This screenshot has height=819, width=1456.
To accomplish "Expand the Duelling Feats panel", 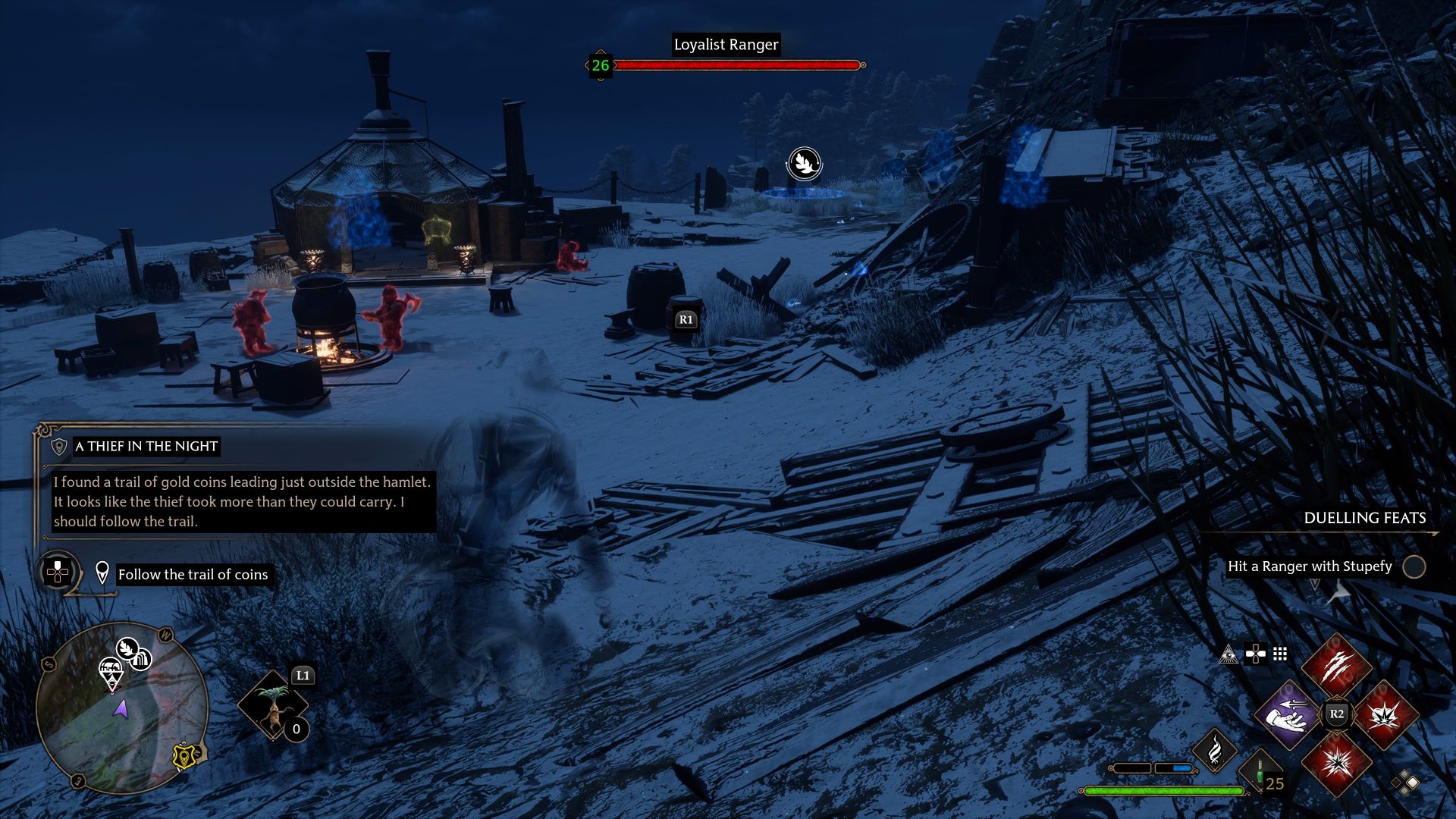I will pyautogui.click(x=1363, y=518).
